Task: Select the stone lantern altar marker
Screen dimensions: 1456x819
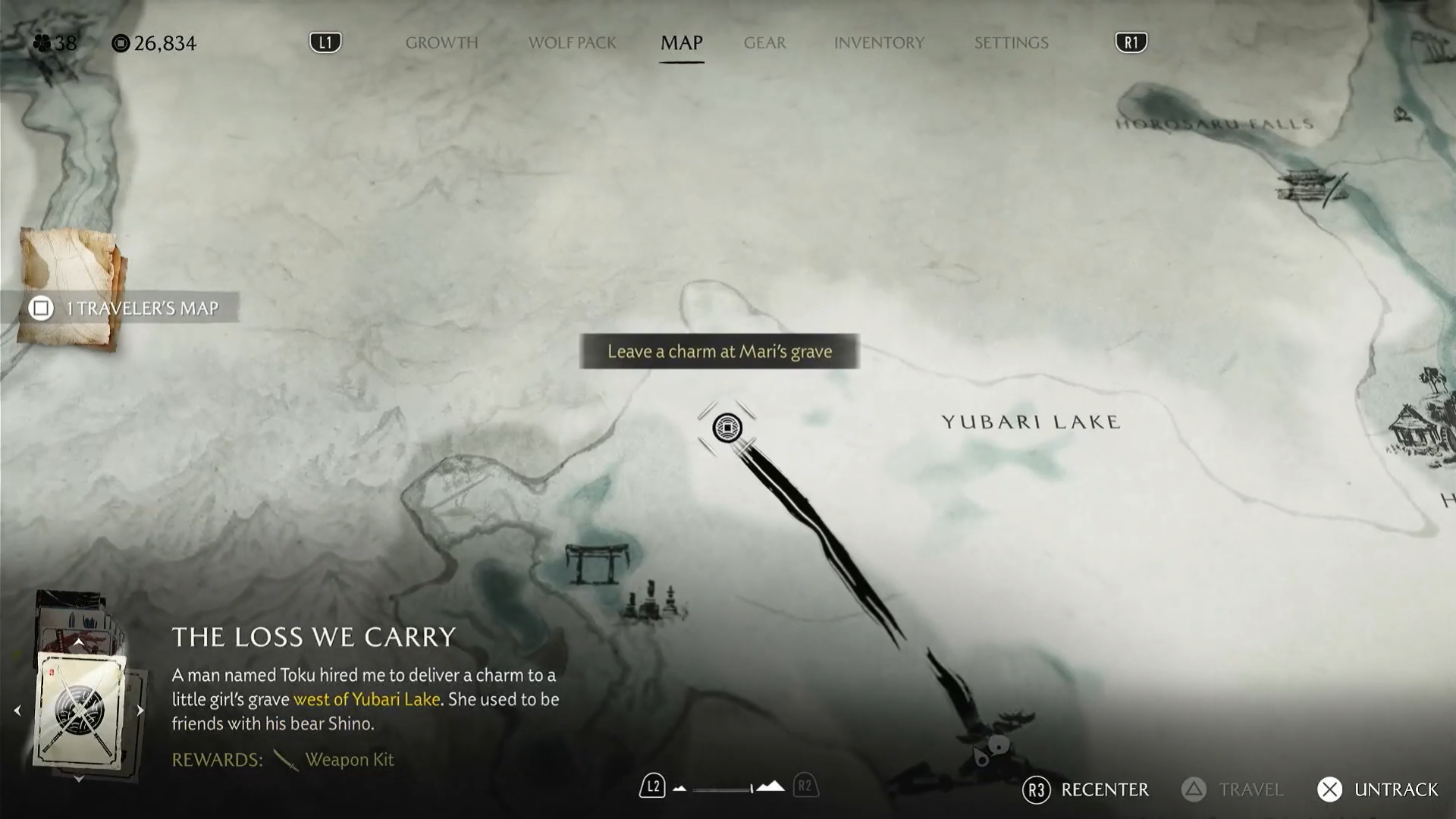Action: (654, 603)
